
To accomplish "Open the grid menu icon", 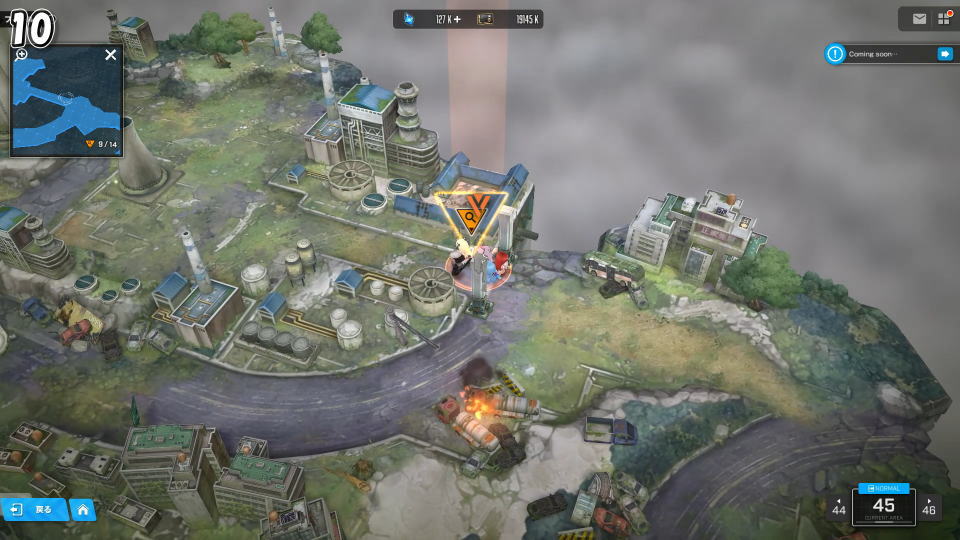I will coord(943,18).
